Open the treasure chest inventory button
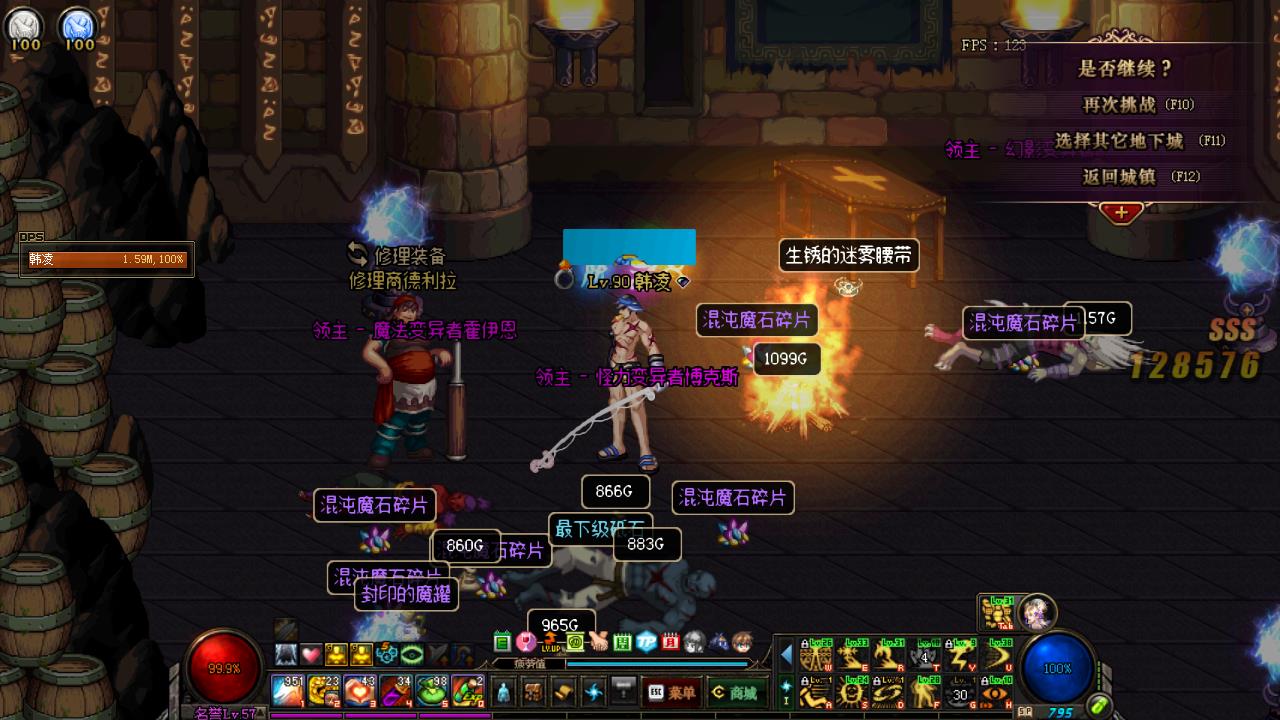Viewport: 1280px width, 720px height. point(534,692)
